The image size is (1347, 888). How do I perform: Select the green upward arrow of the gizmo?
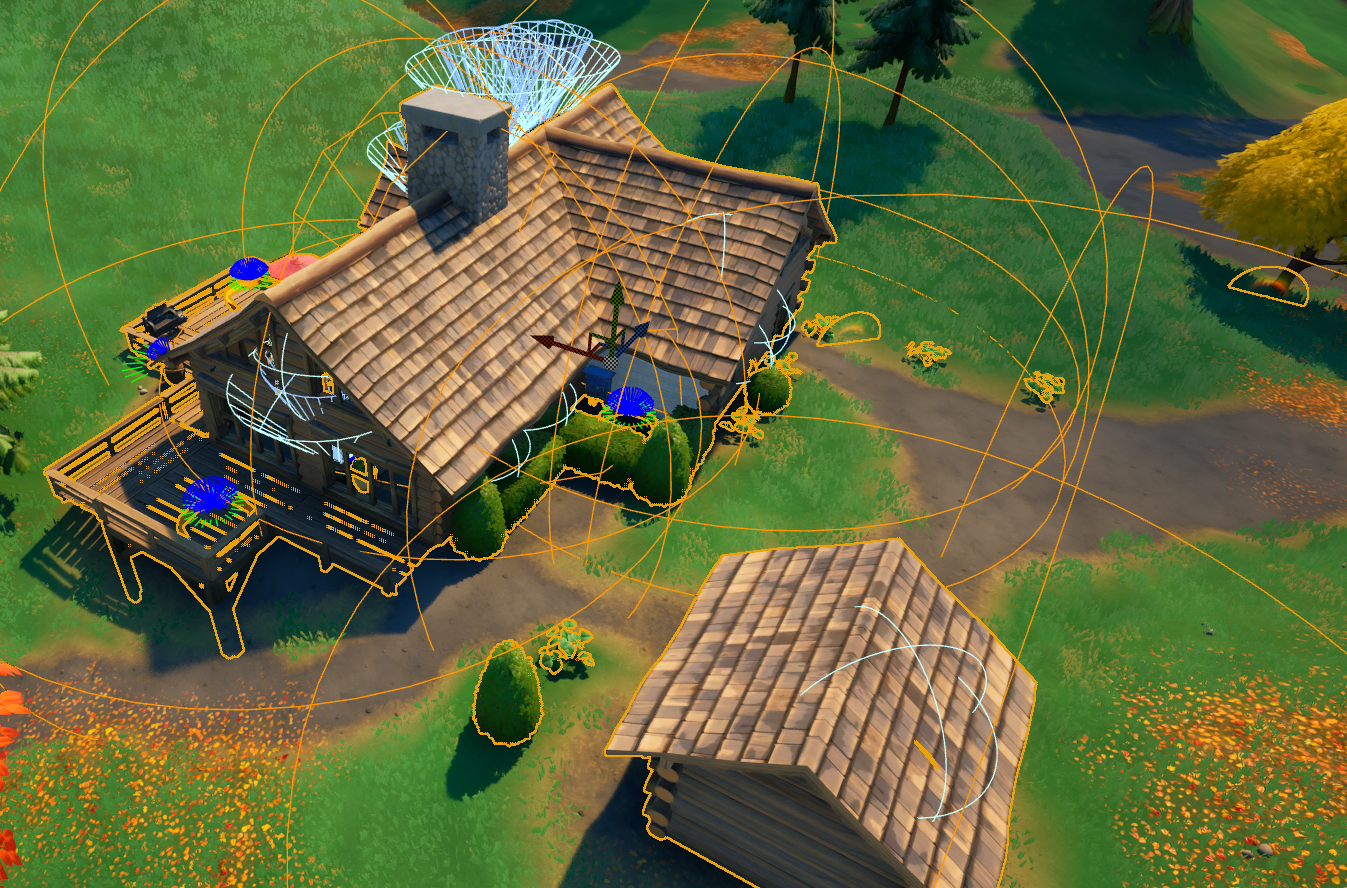click(x=618, y=298)
